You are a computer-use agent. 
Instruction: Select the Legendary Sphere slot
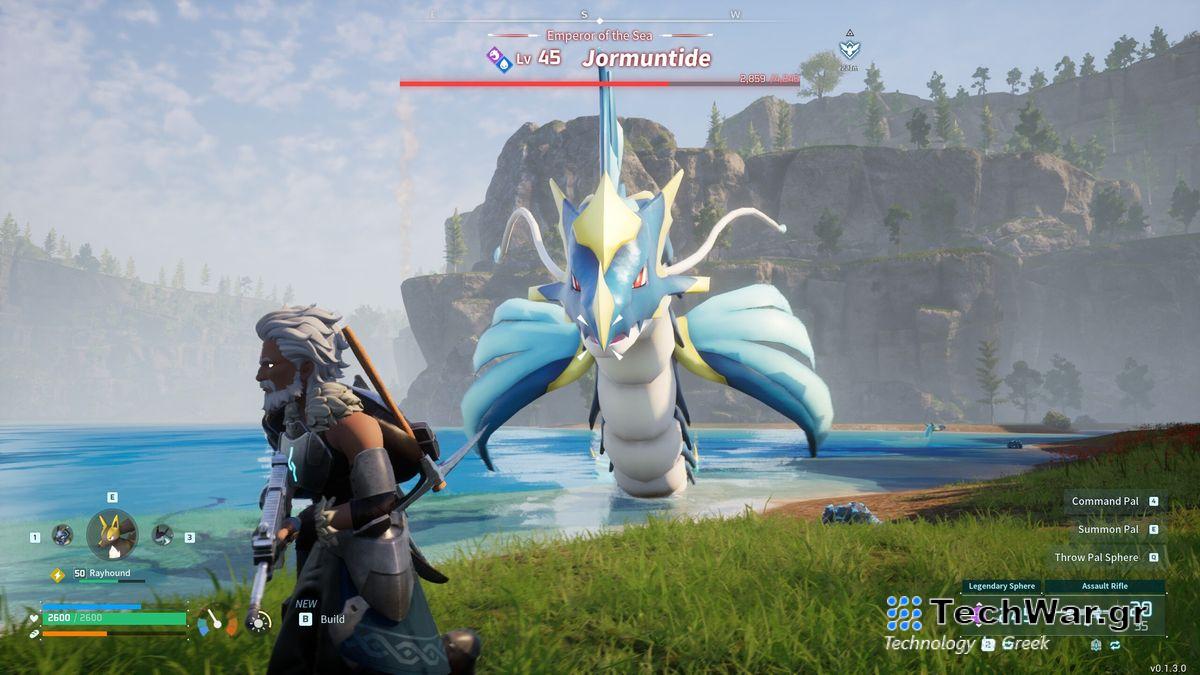click(1000, 586)
